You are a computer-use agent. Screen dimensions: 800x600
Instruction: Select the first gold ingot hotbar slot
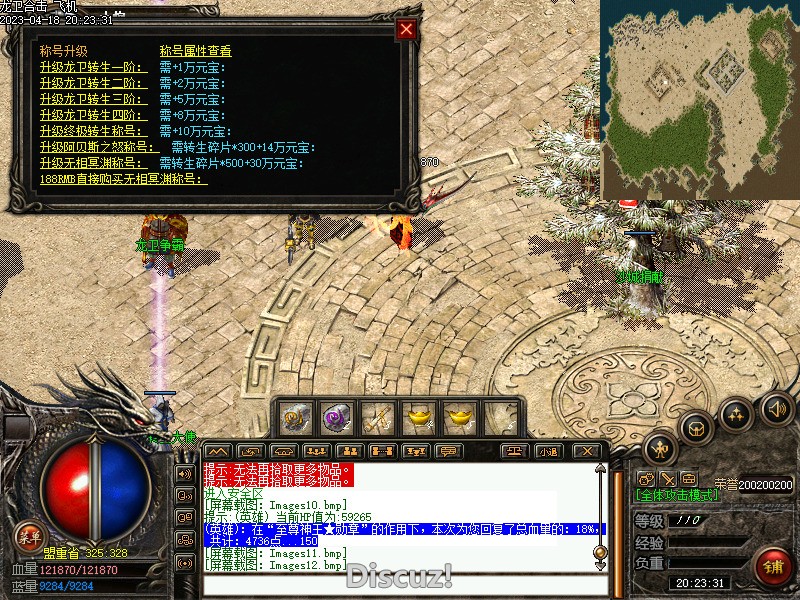click(417, 416)
